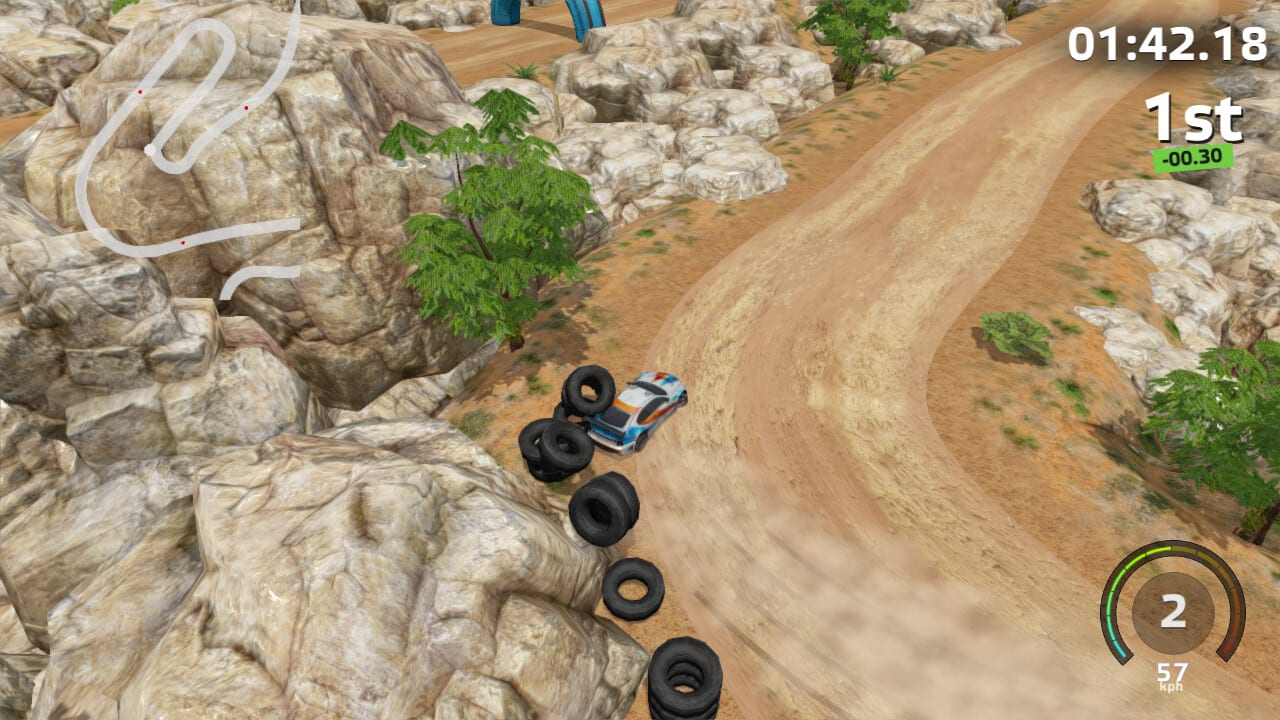Switch focus to the timer HUD element

(x=1170, y=42)
